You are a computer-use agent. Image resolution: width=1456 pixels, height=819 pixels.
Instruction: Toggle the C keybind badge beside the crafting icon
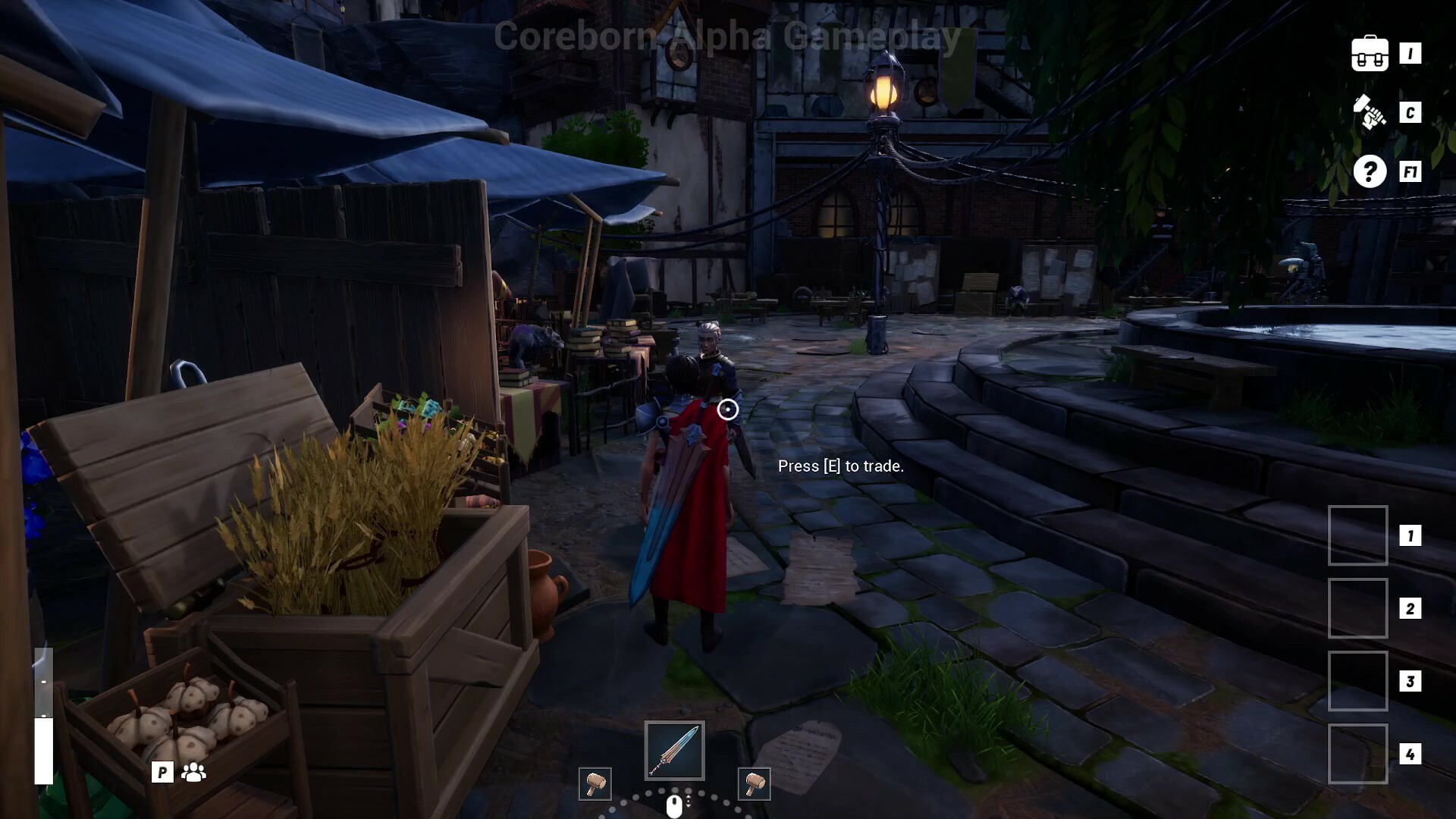click(1412, 112)
